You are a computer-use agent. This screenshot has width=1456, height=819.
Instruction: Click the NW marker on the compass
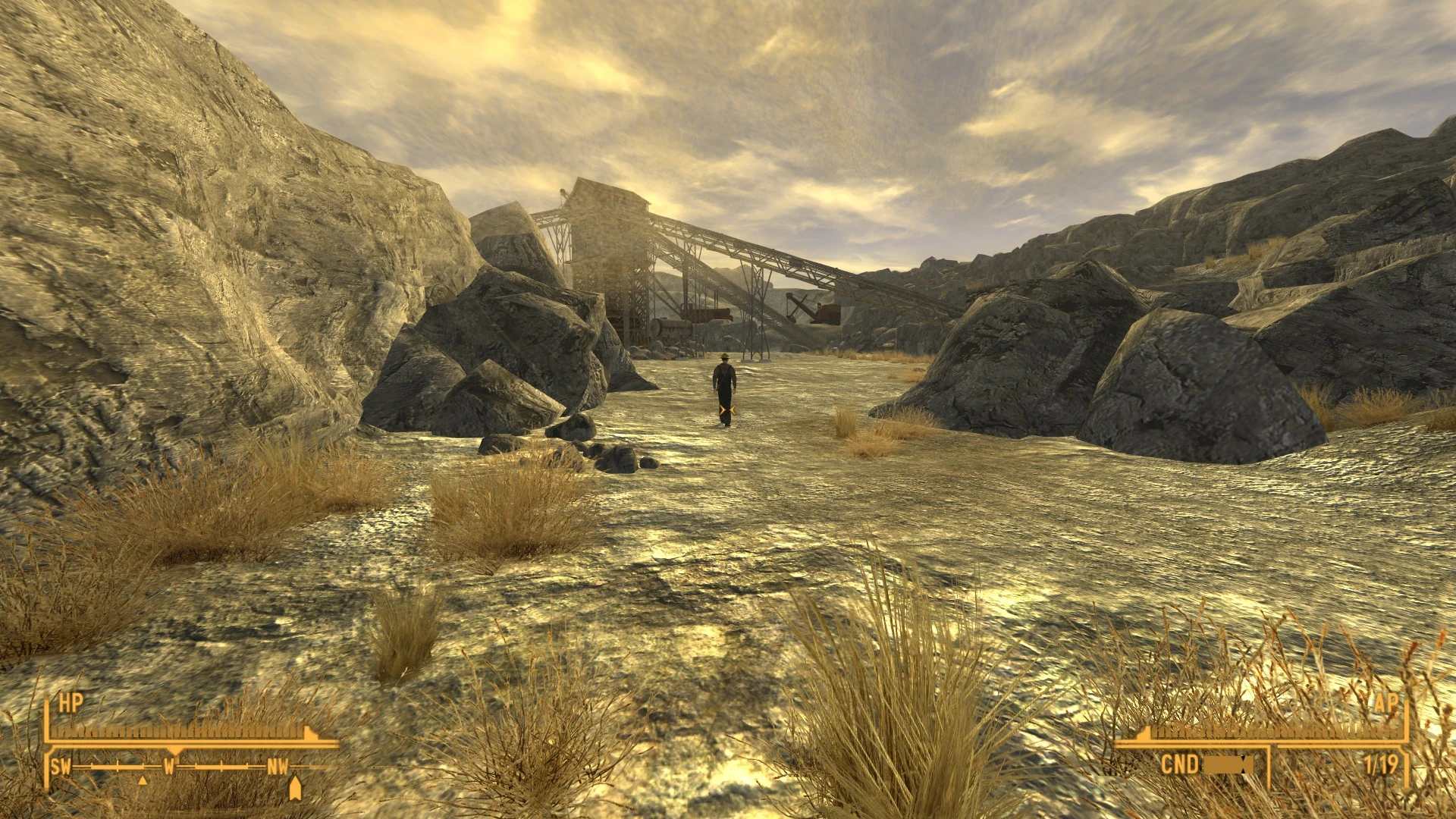(278, 766)
